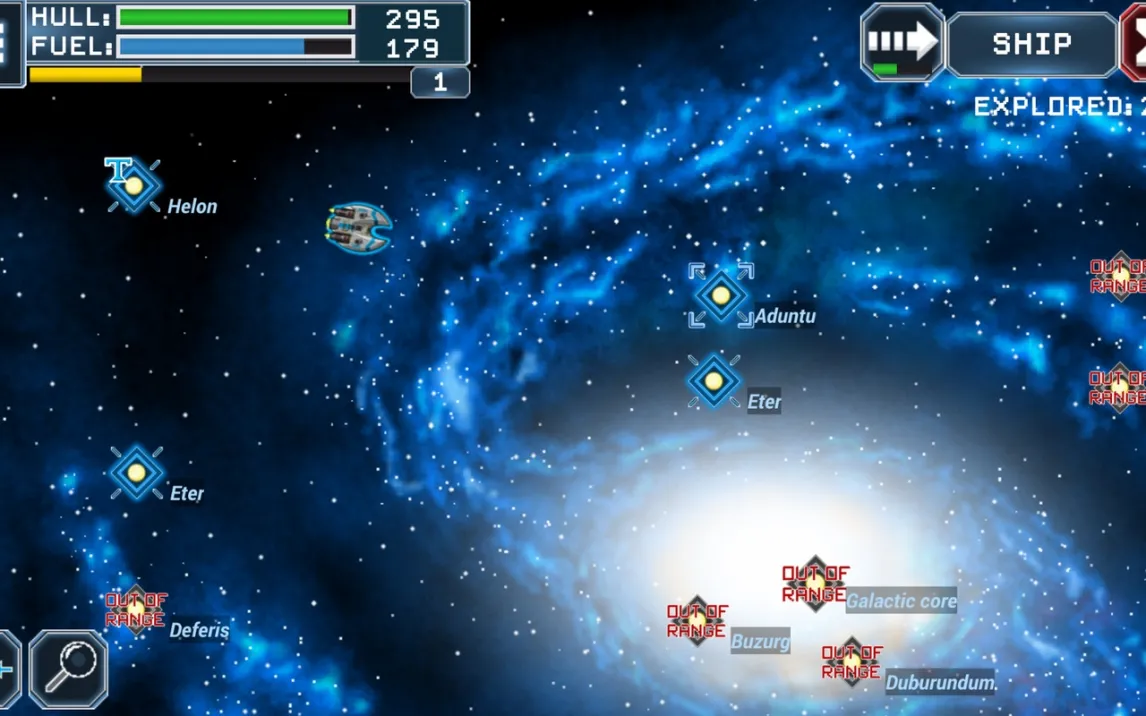The width and height of the screenshot is (1146, 716).
Task: Click the magnifying glass search button
Action: (69, 669)
